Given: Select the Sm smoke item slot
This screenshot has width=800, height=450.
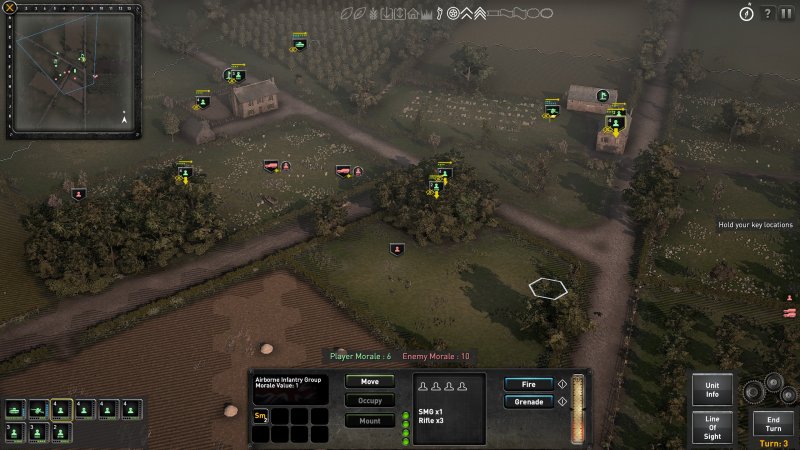Looking at the screenshot, I should 261,416.
